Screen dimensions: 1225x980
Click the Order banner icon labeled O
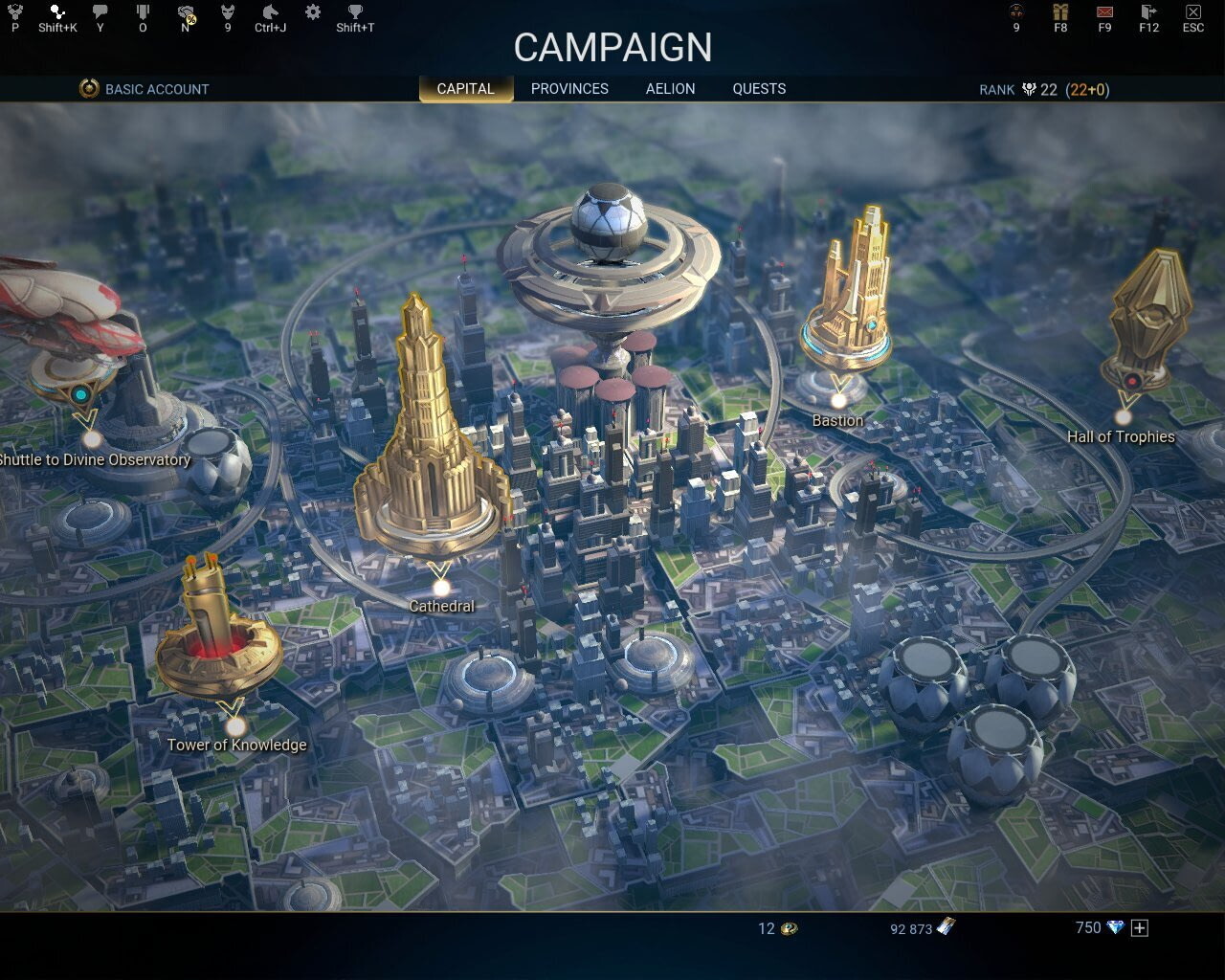click(143, 13)
